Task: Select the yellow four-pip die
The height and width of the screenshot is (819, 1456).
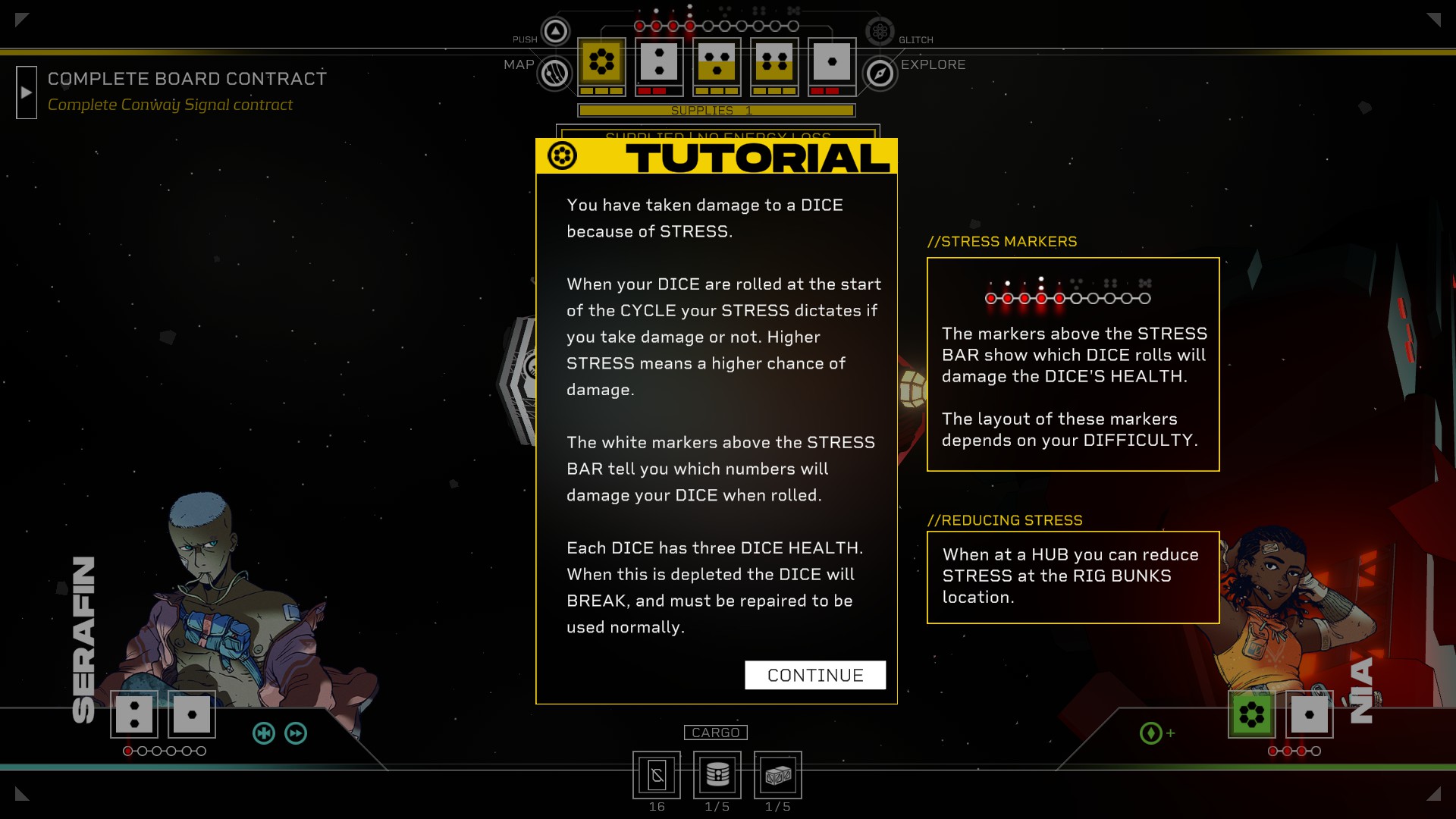Action: 774,62
